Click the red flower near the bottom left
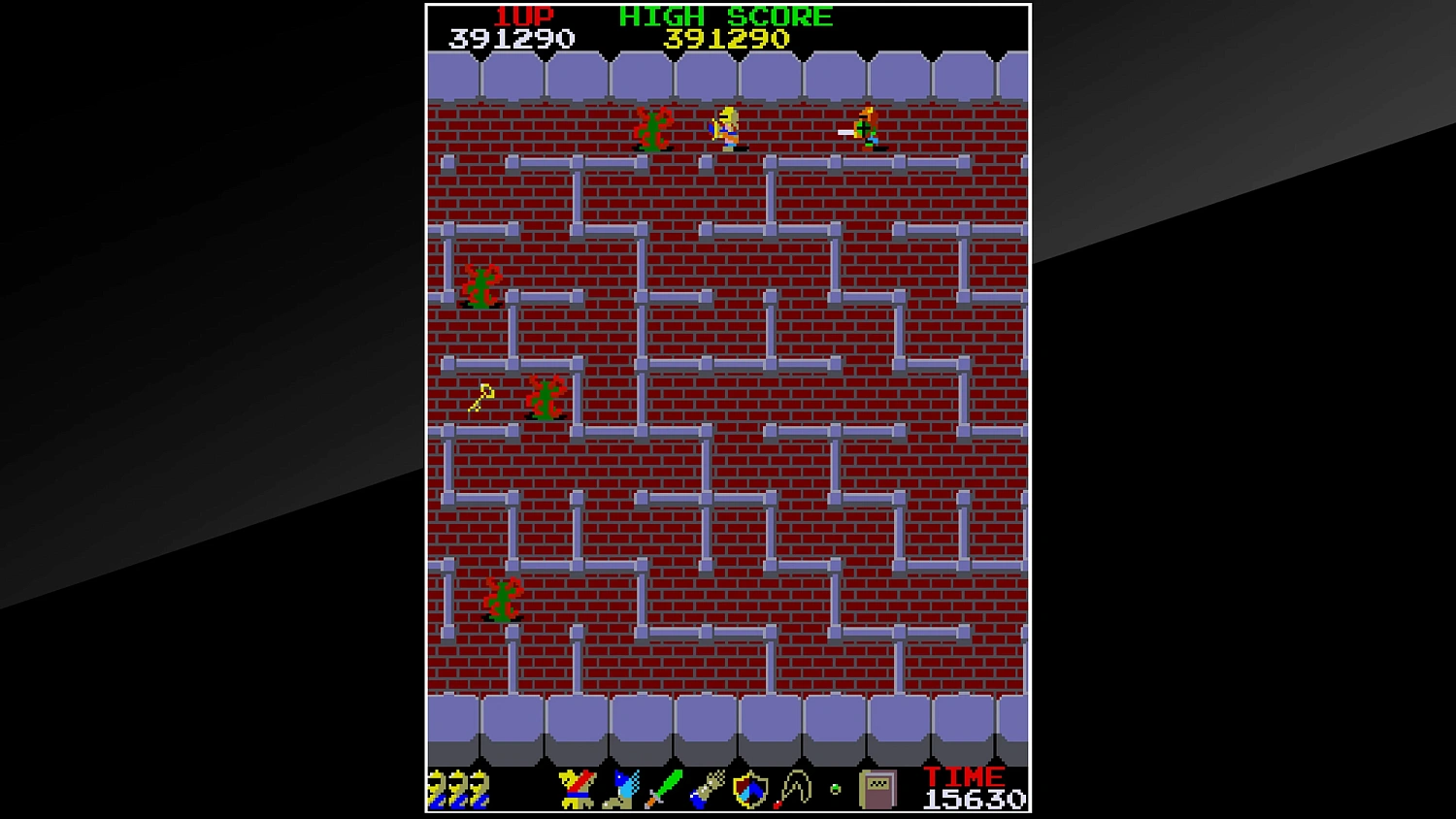The height and width of the screenshot is (819, 1456). click(x=502, y=600)
